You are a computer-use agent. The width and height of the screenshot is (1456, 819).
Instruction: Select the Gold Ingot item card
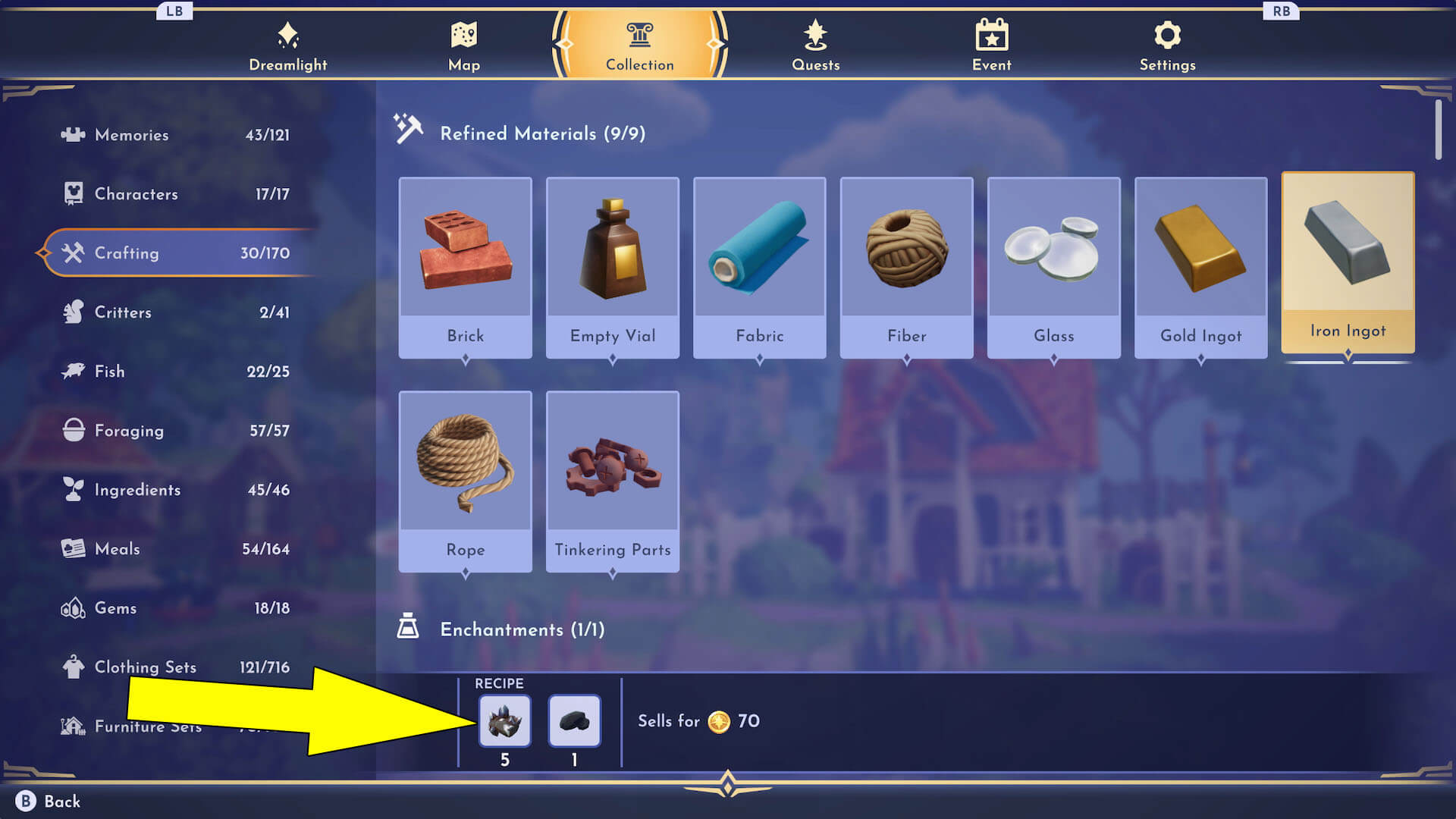[1200, 265]
